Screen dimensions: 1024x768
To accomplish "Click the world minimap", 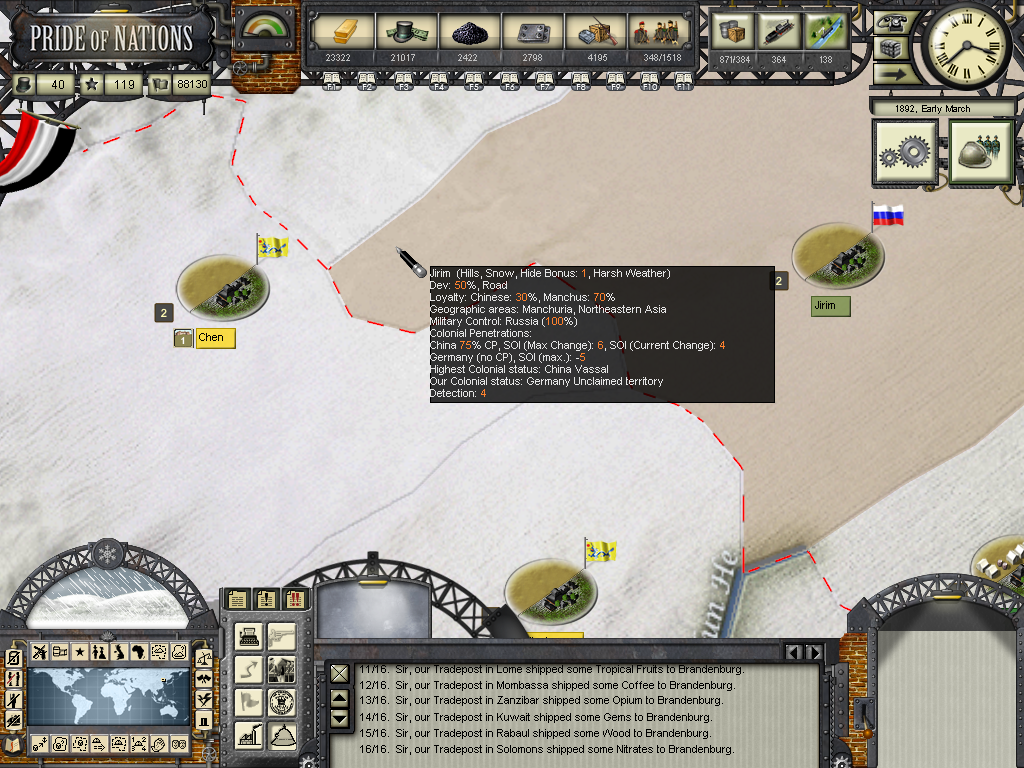I will [108, 697].
